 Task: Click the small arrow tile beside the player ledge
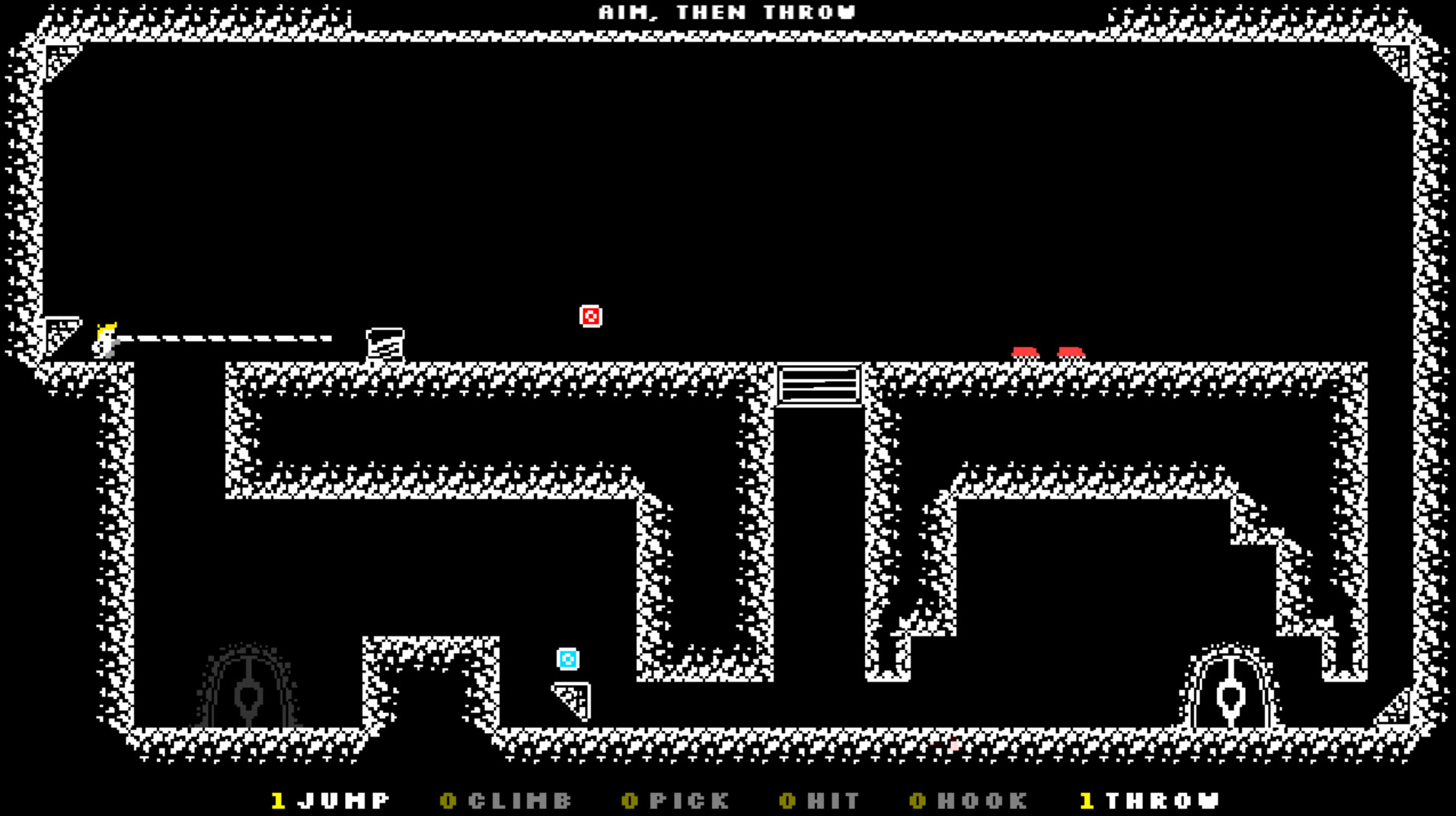(x=61, y=333)
